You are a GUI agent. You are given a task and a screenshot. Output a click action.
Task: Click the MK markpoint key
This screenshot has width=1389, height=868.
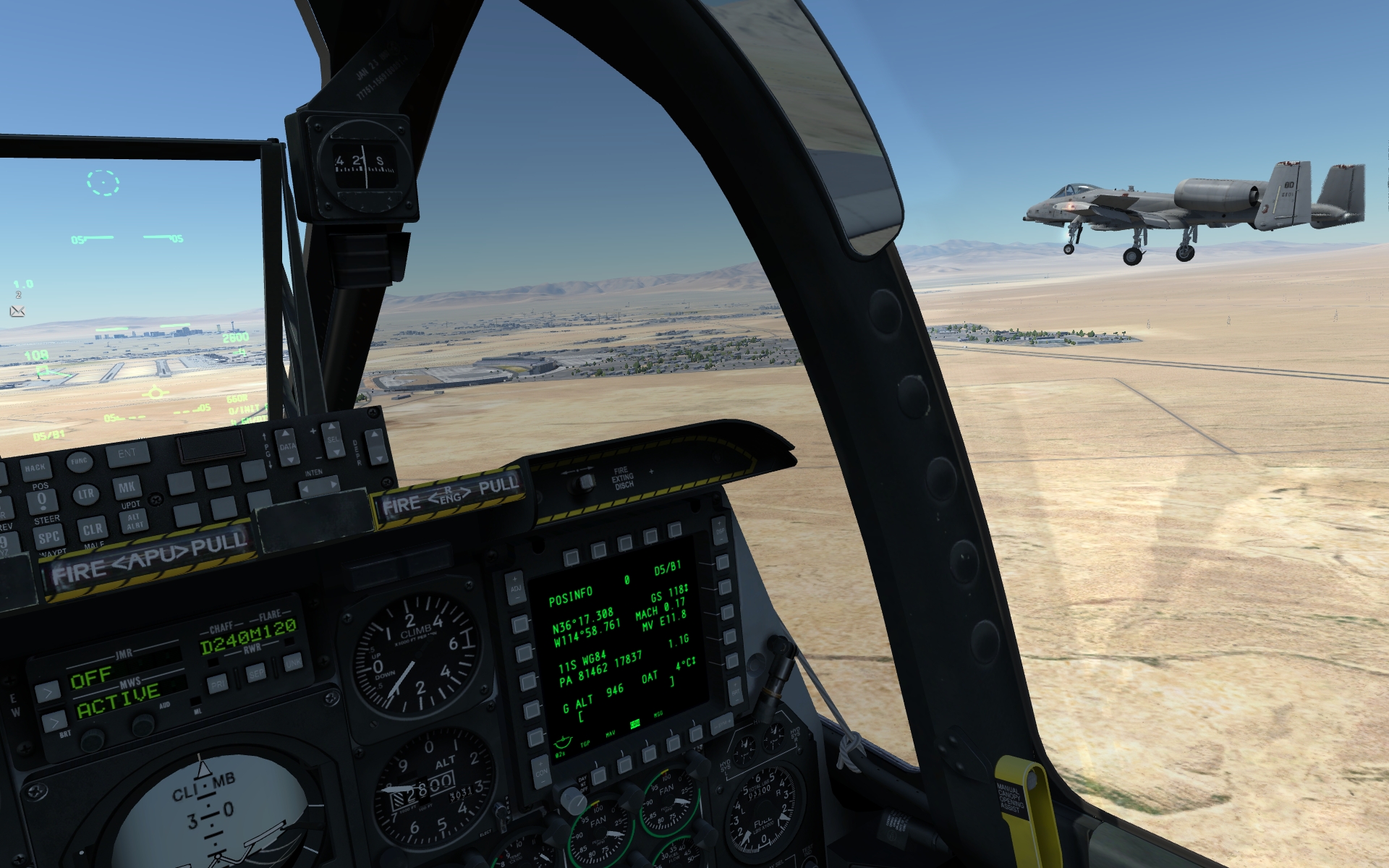(127, 487)
